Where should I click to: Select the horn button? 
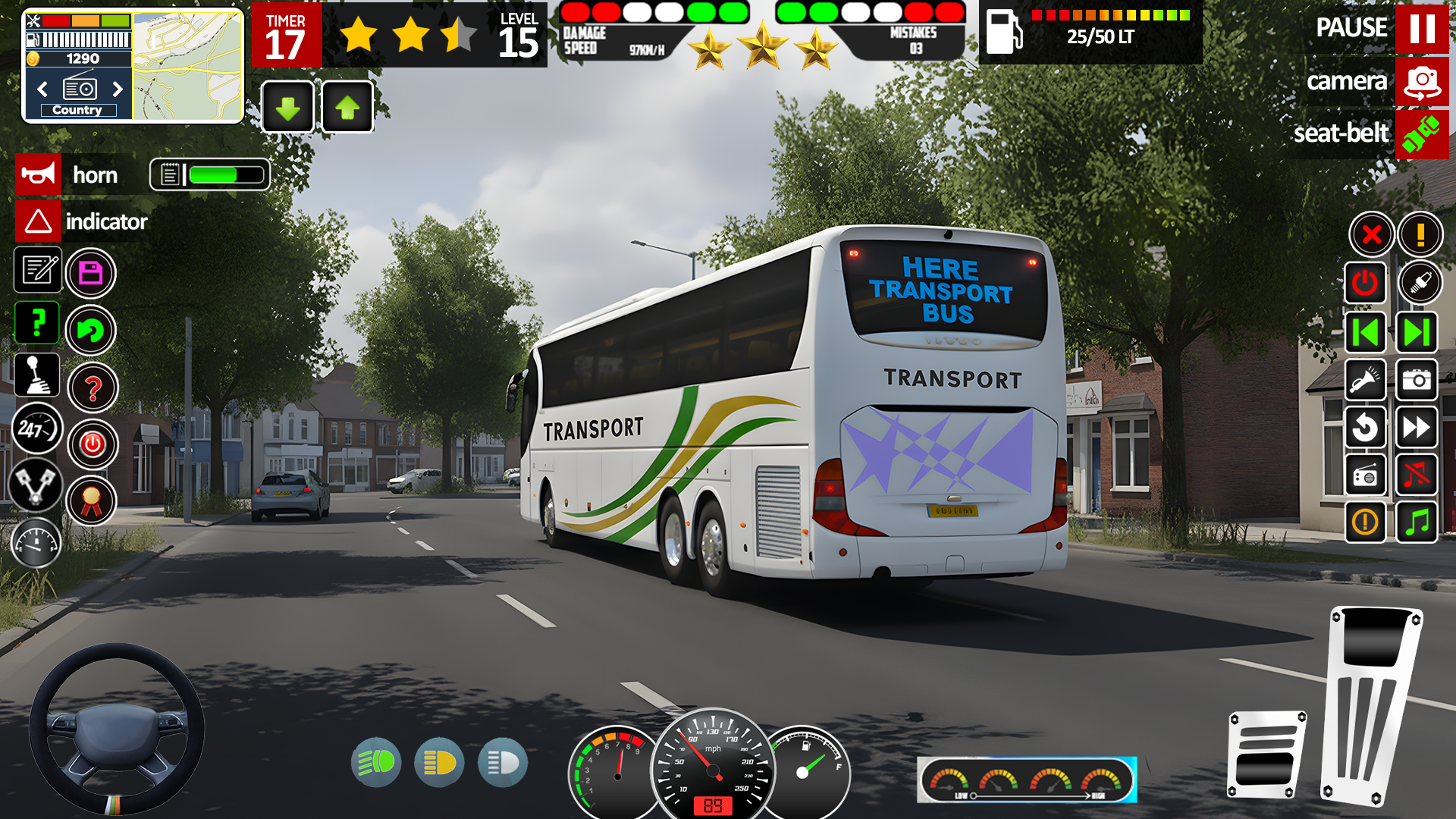[x=38, y=174]
